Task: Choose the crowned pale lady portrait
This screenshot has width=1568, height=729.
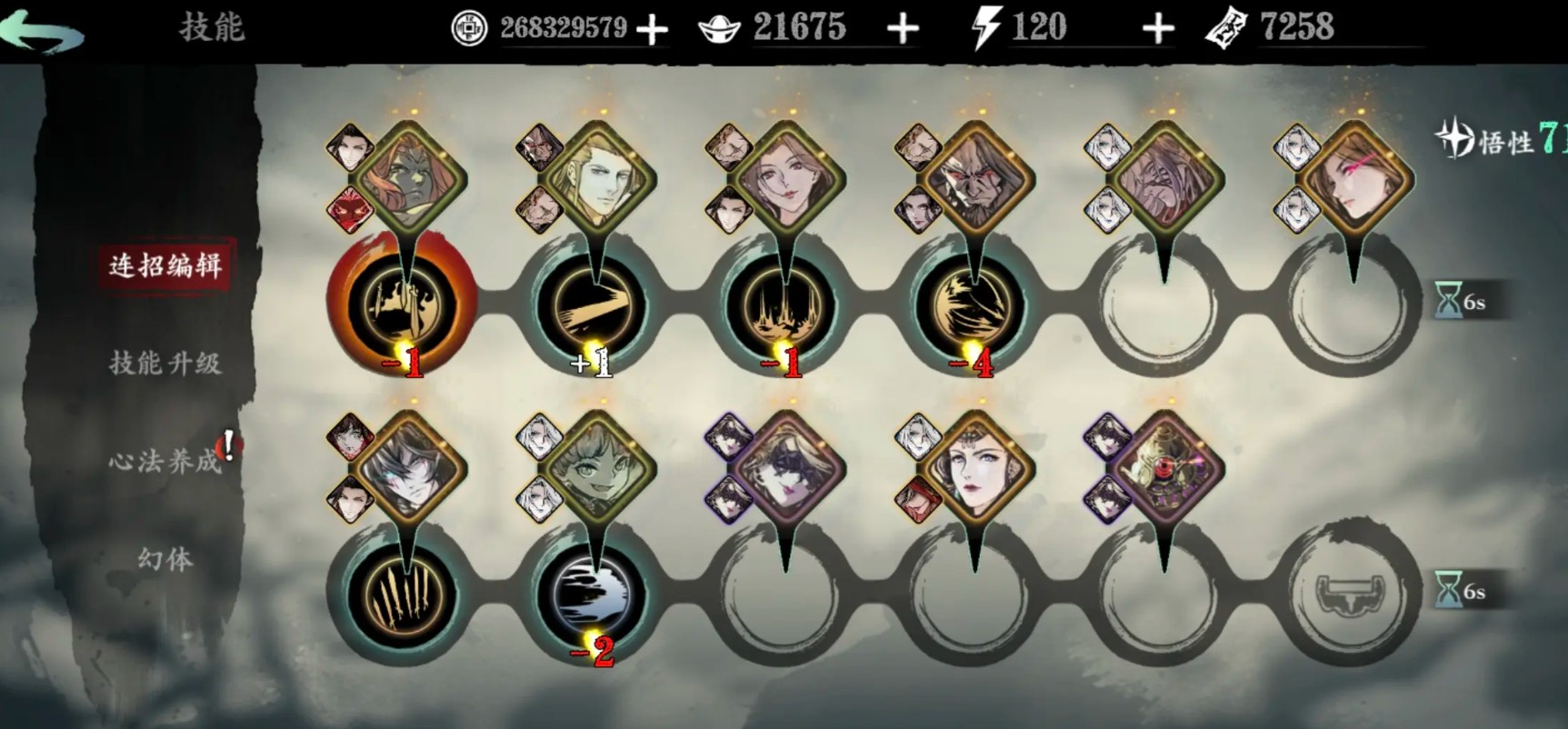Action: 976,468
